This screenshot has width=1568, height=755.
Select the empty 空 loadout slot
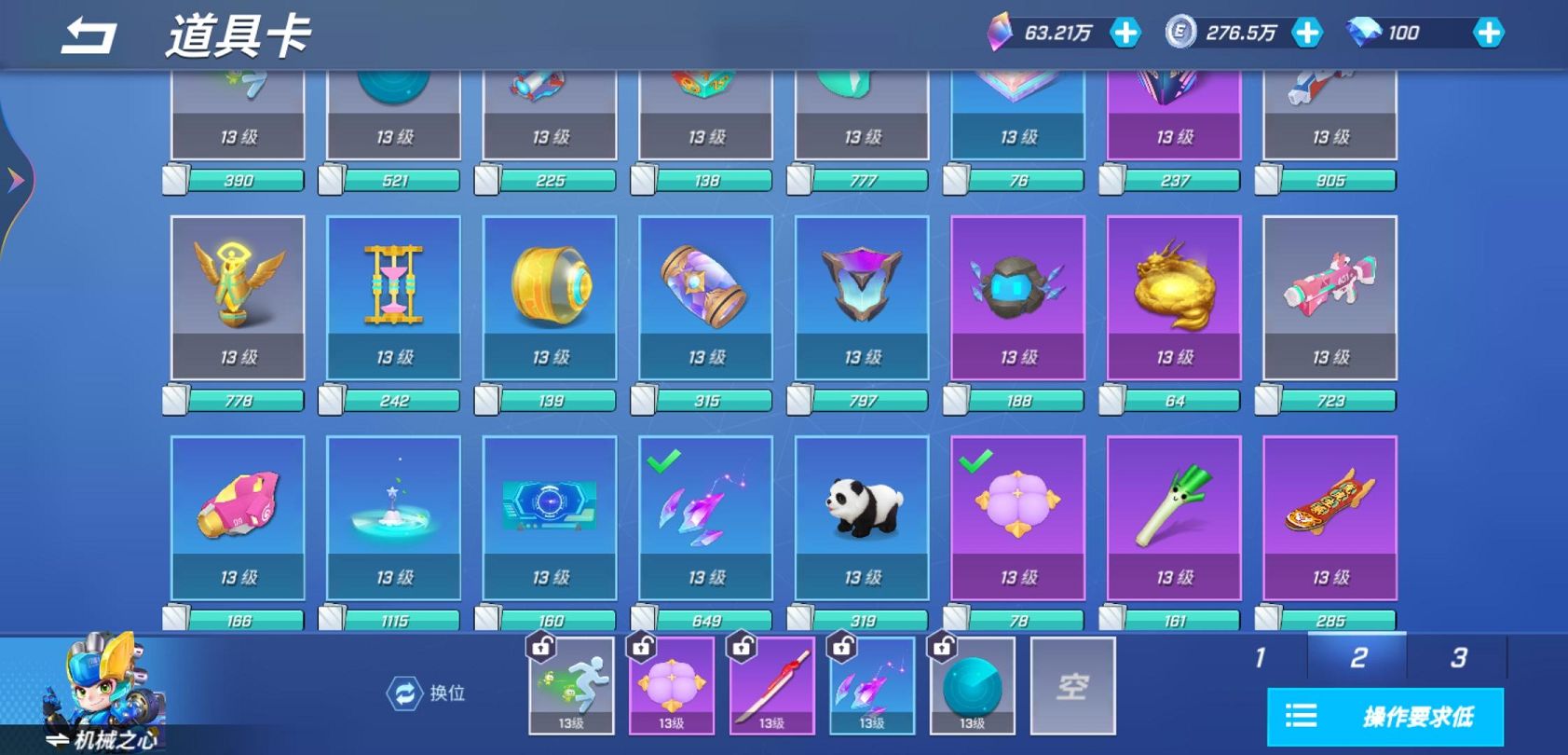tap(1072, 687)
